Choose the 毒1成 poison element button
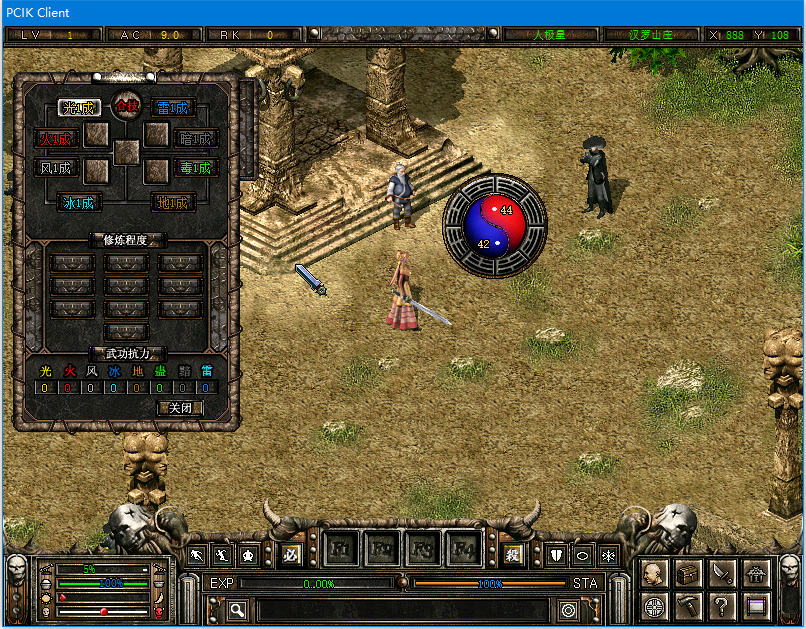 tap(195, 168)
